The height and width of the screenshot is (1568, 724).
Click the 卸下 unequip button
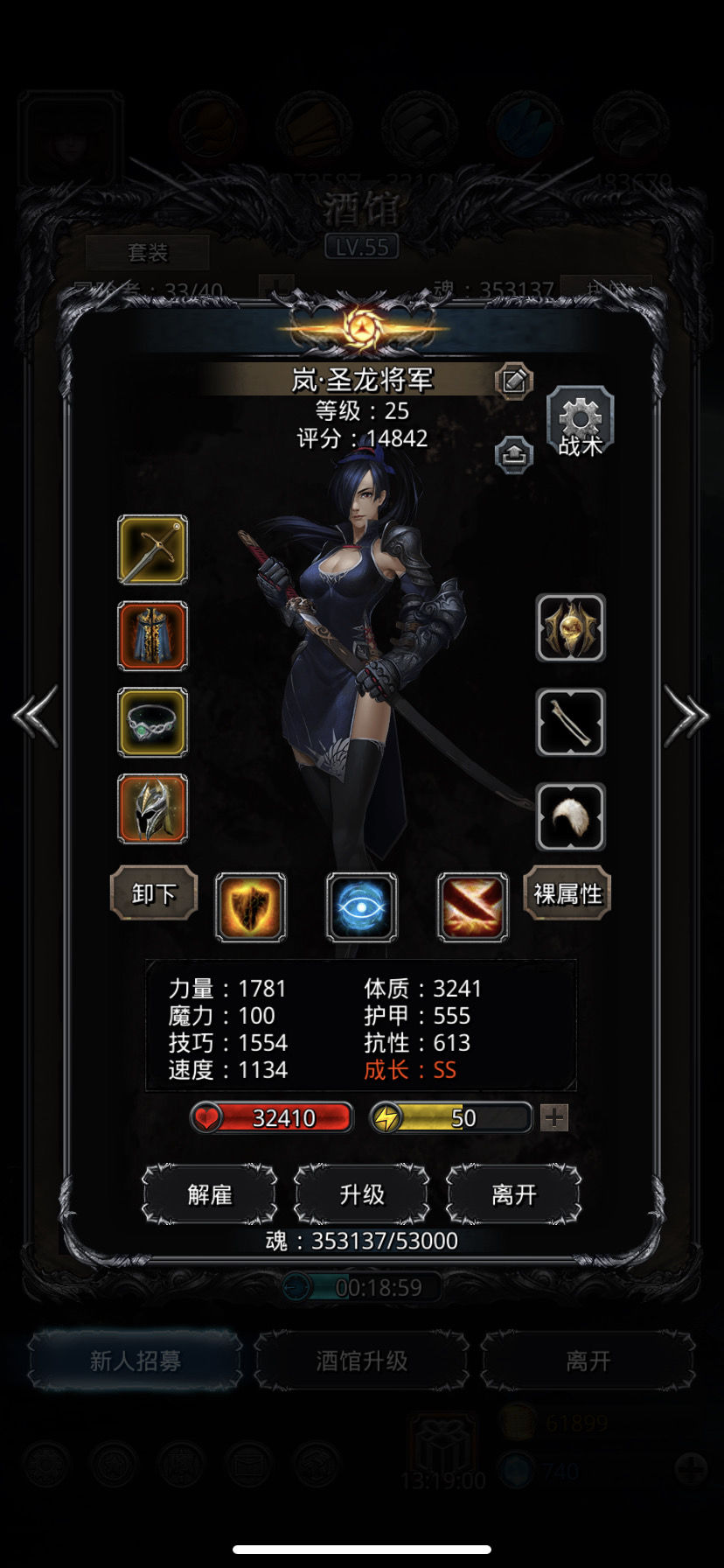point(154,893)
